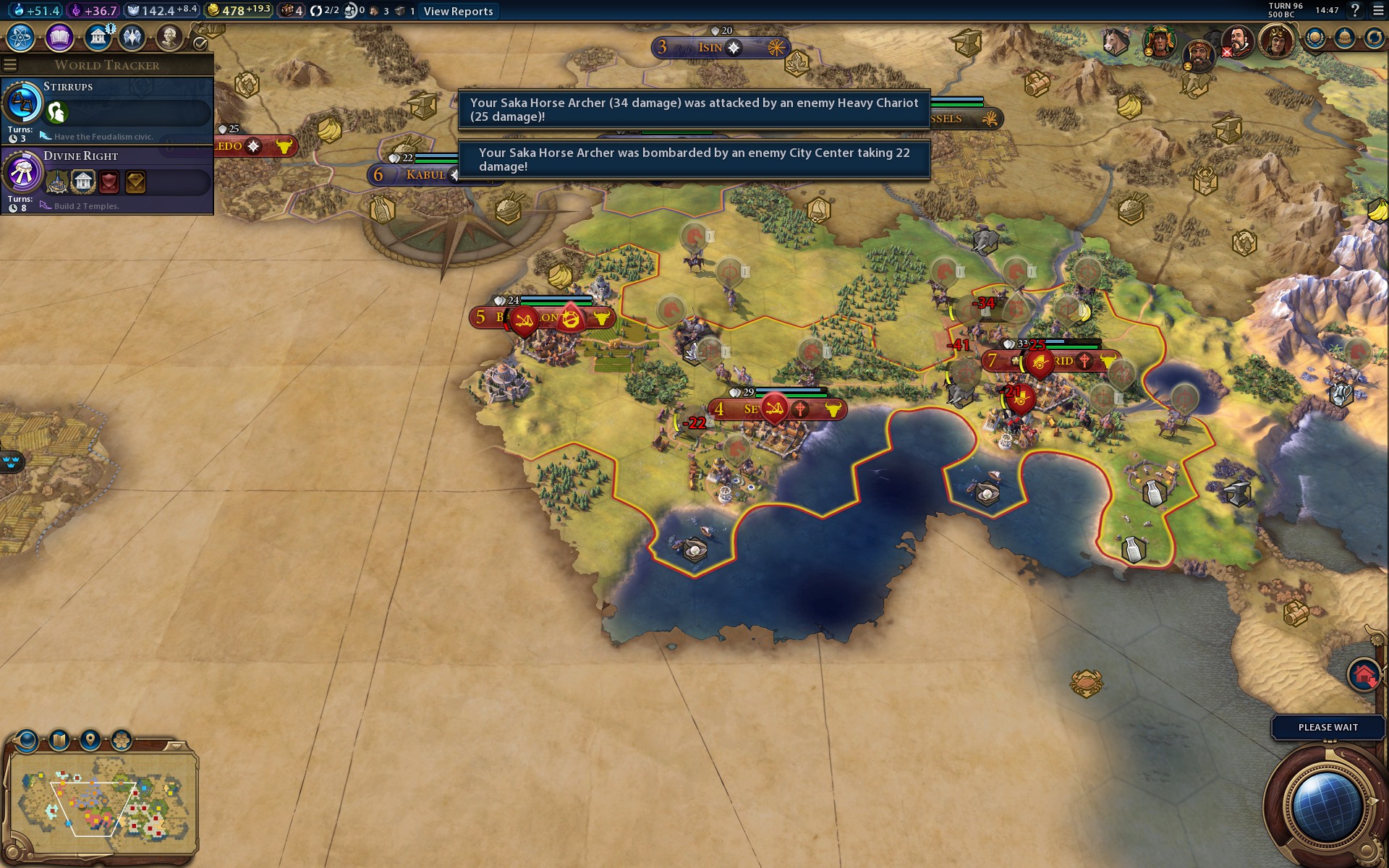The height and width of the screenshot is (868, 1389).
Task: Click View Reports in top bar
Action: (458, 11)
